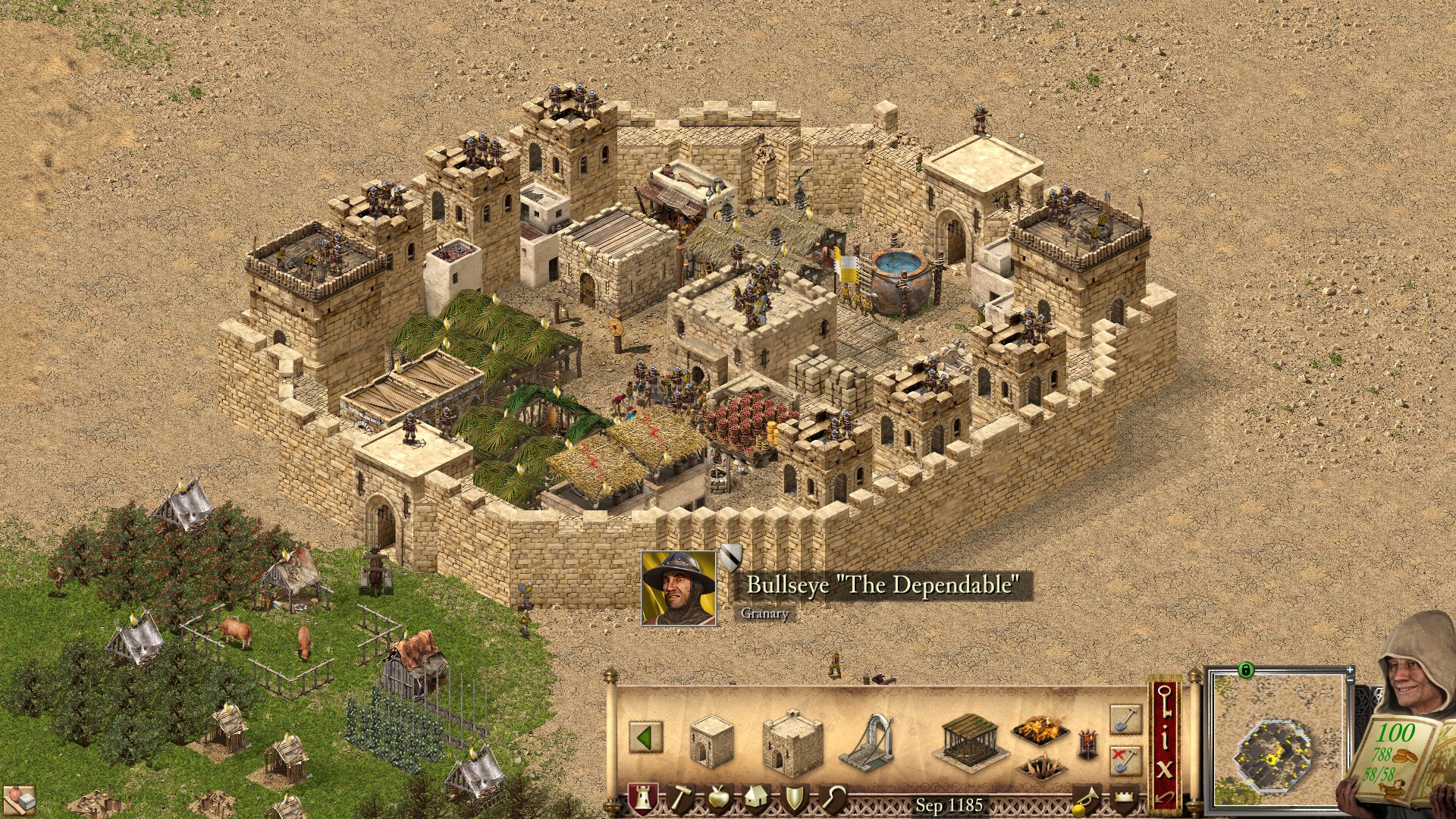Zoom in the minimap with plus button
Viewport: 1456px width, 819px height.
[x=1350, y=670]
